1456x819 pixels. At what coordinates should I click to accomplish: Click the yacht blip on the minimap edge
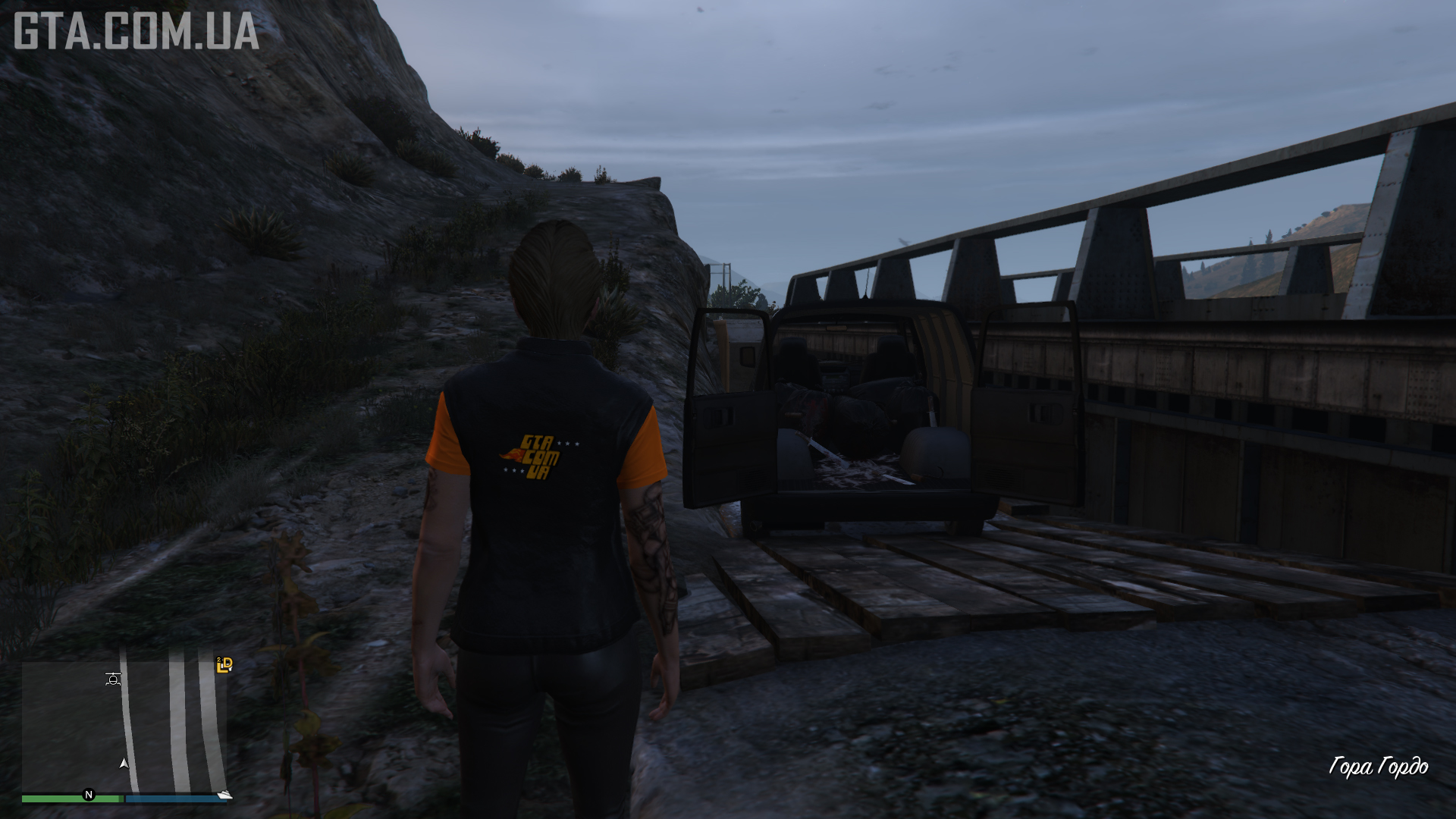tap(224, 794)
